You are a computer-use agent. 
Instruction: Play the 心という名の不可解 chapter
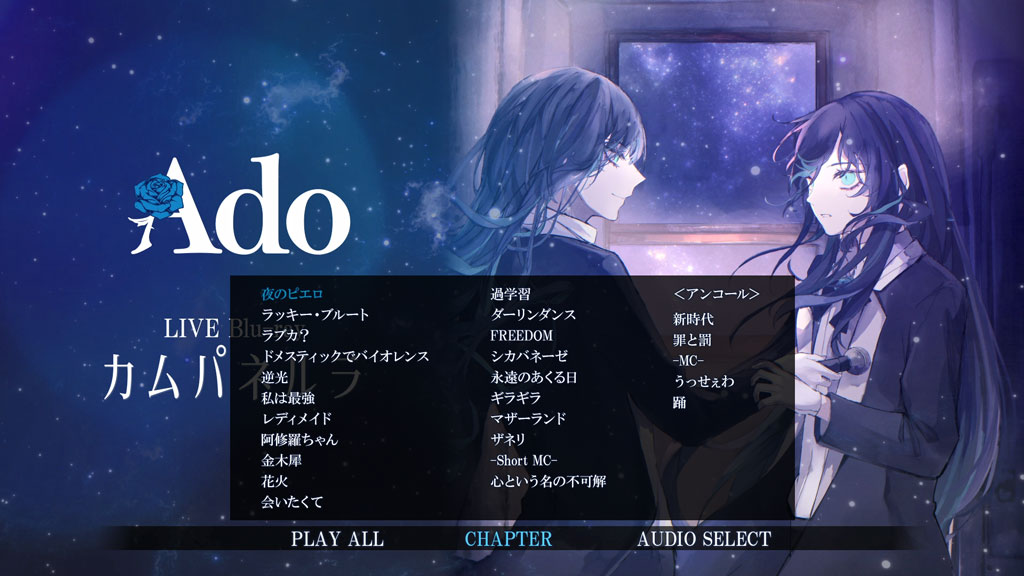(x=548, y=482)
